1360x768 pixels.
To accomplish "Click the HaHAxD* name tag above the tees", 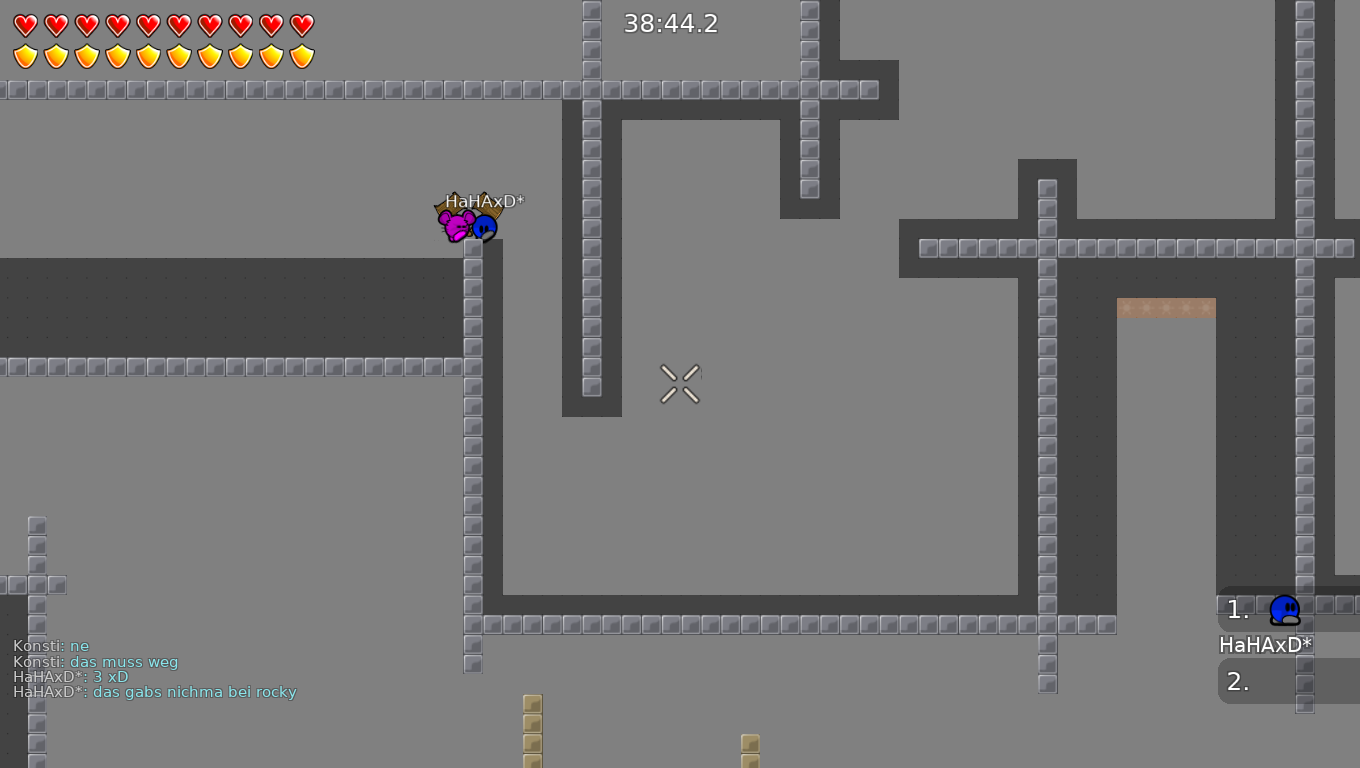I will (486, 200).
